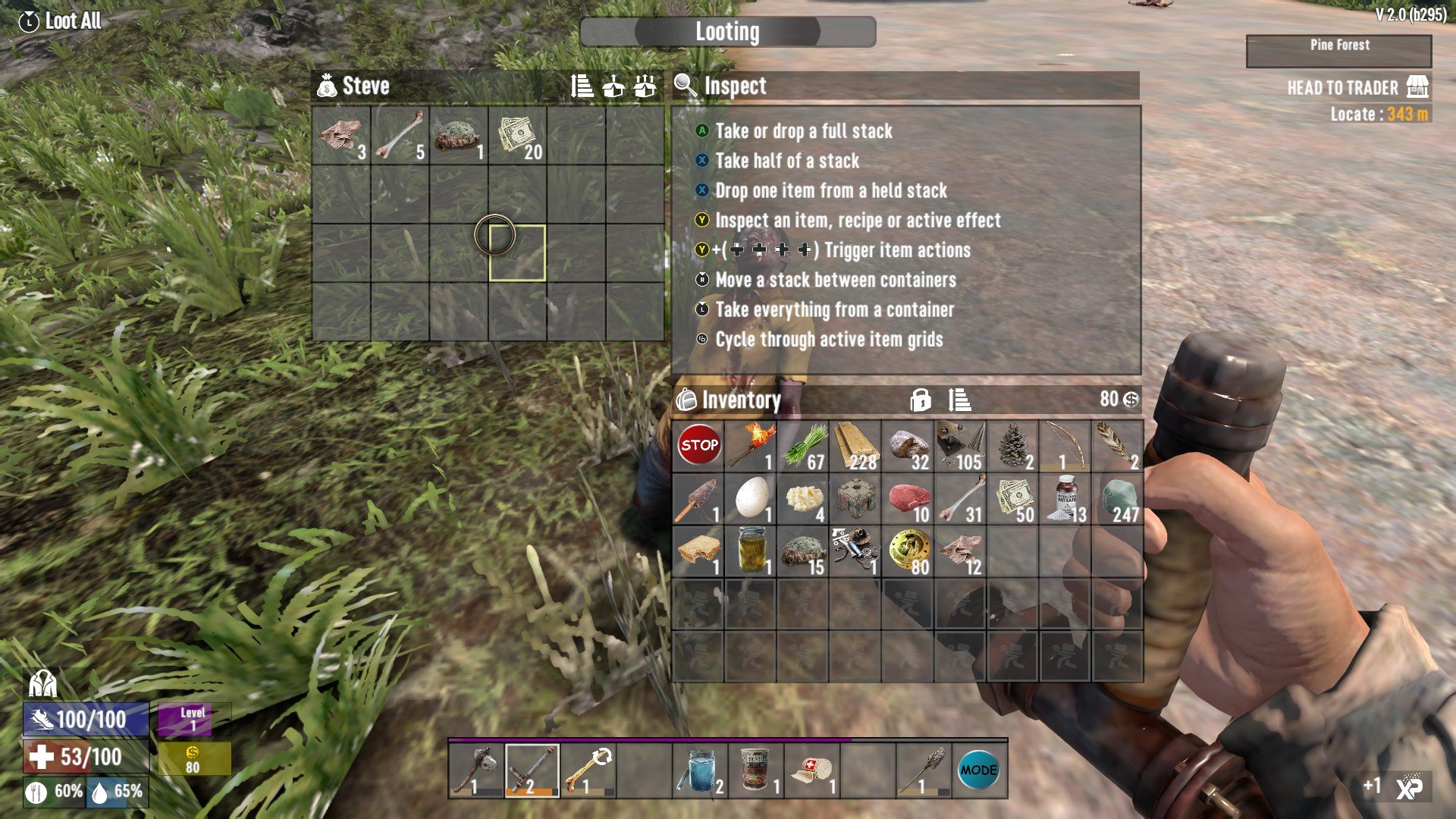
Task: Pick the half-eaten sandwich in inventory
Action: click(x=698, y=551)
